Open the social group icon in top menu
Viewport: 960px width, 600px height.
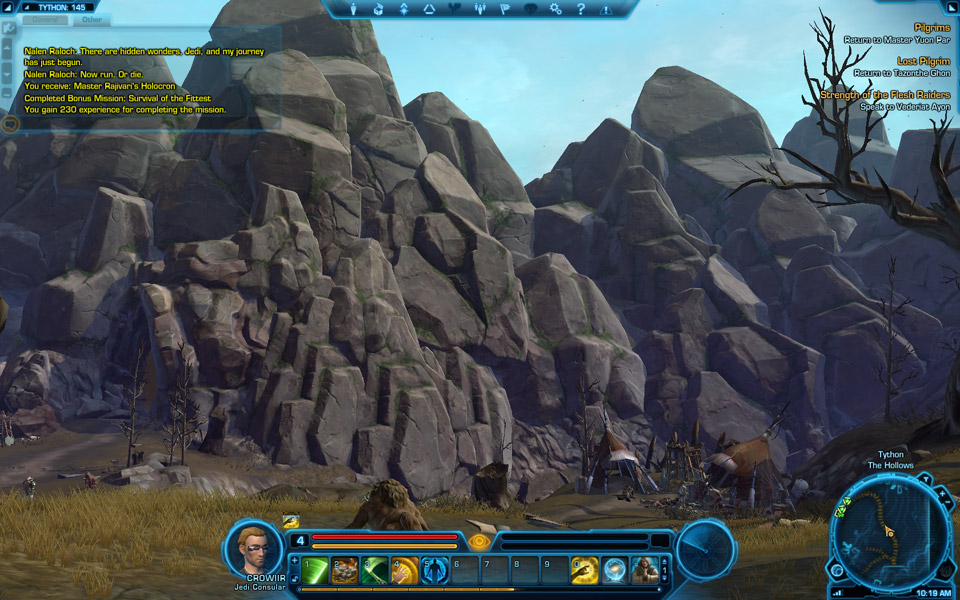coord(480,9)
